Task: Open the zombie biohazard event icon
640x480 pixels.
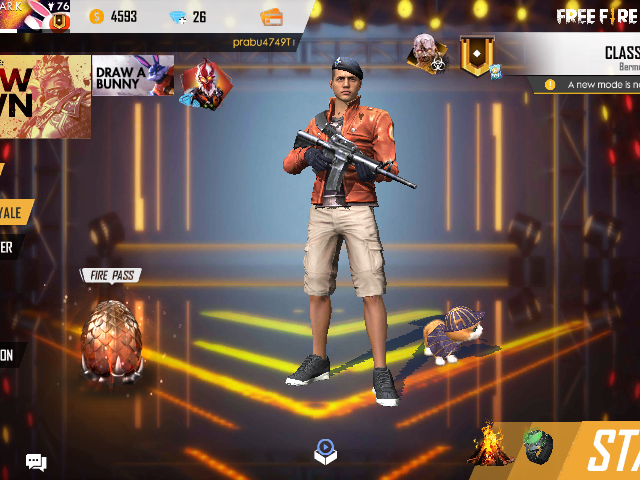Action: coord(426,53)
